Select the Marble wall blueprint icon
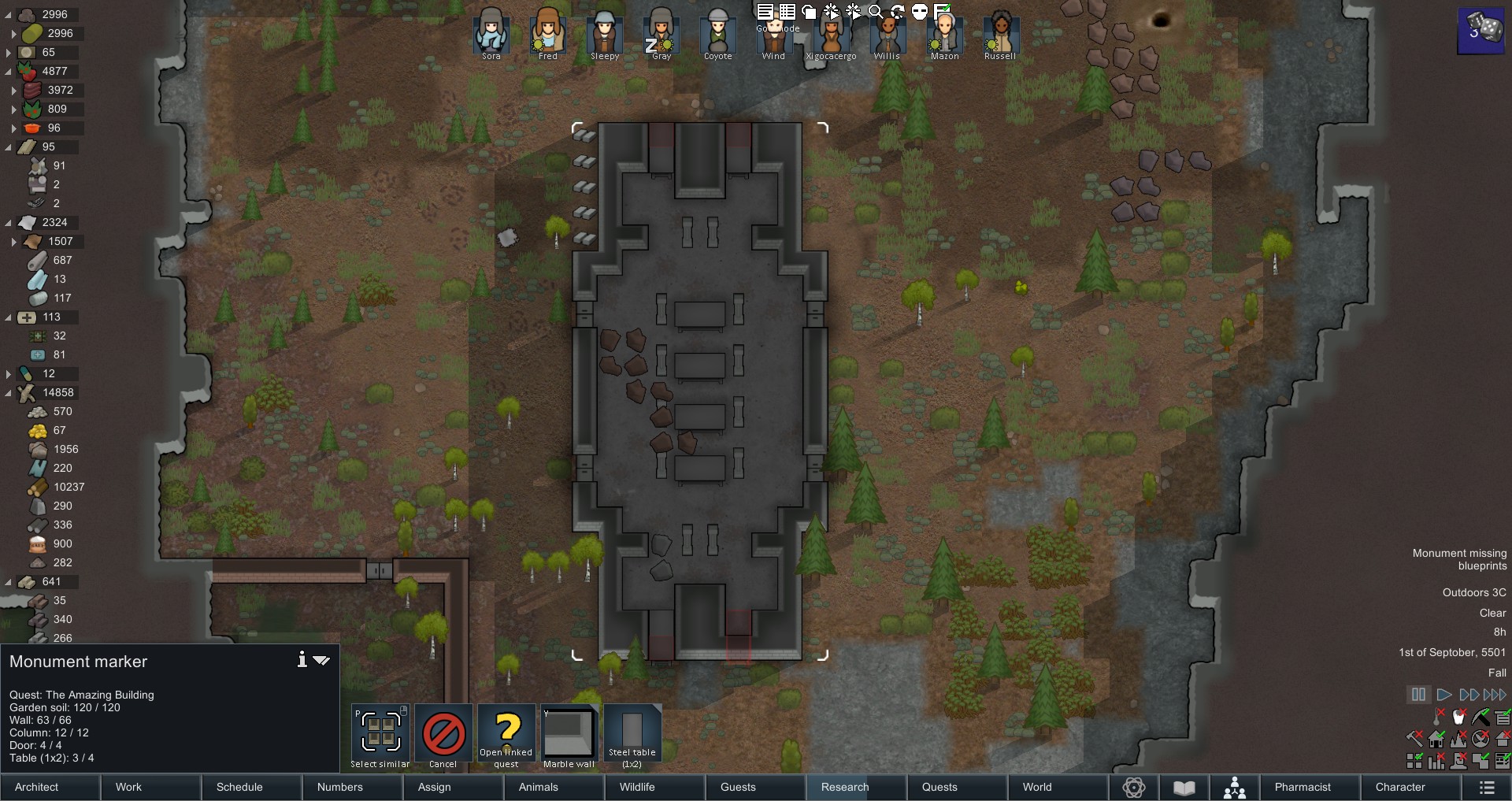This screenshot has width=1512, height=801. (569, 732)
